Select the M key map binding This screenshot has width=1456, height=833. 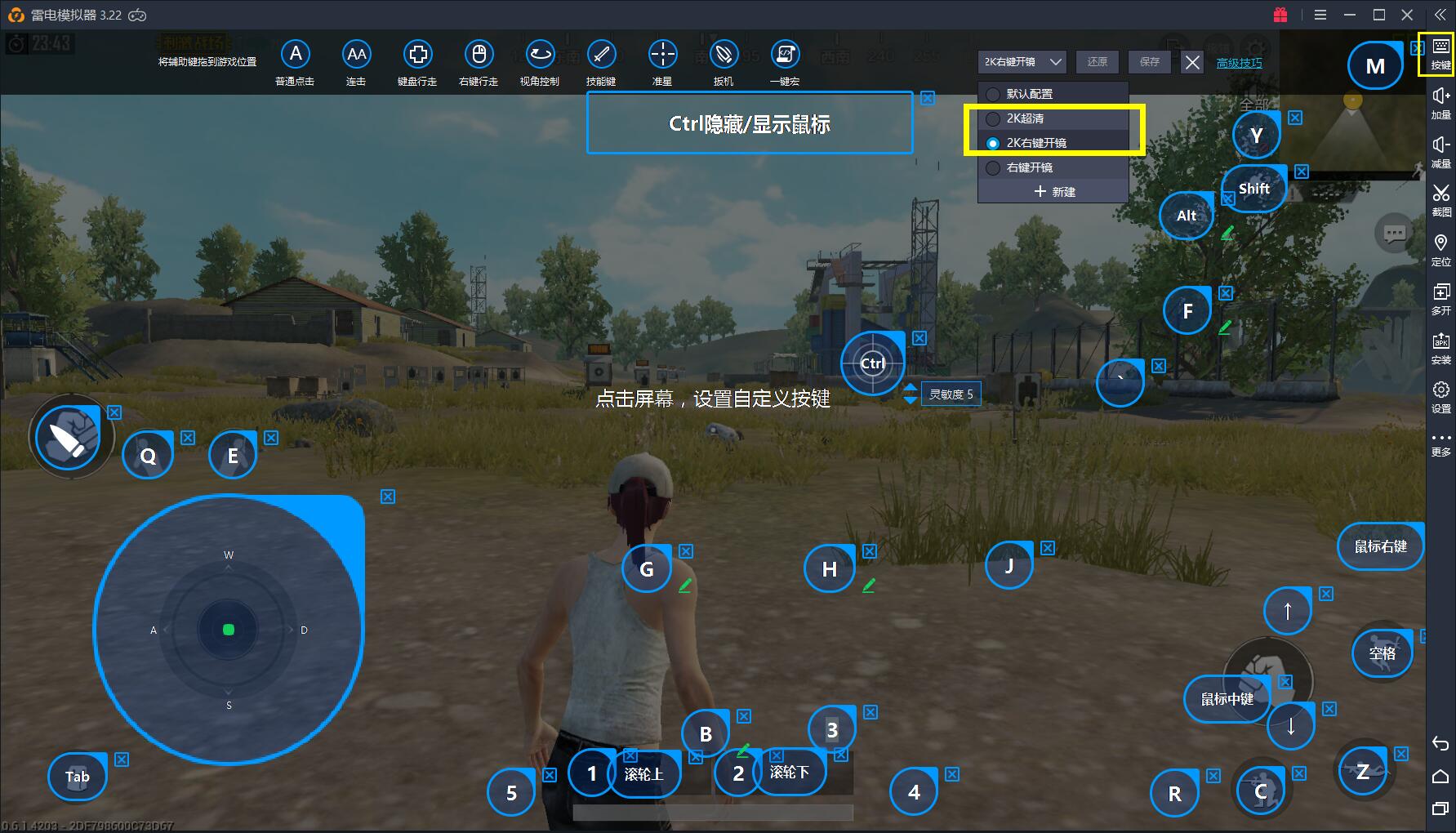point(1375,66)
